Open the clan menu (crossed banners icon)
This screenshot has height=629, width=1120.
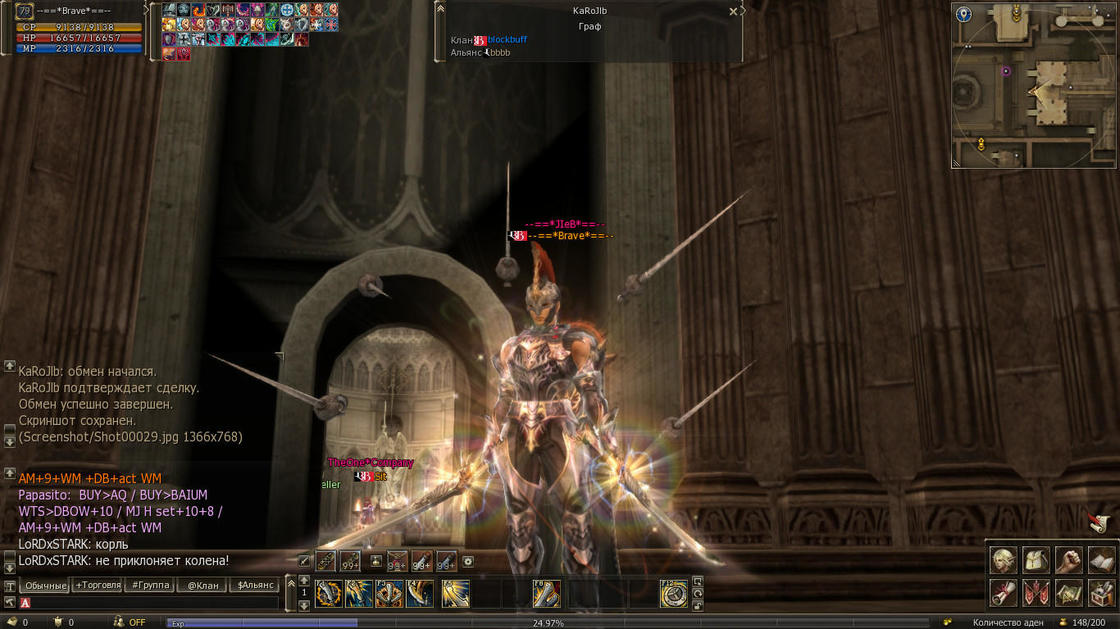pyautogui.click(x=1036, y=593)
